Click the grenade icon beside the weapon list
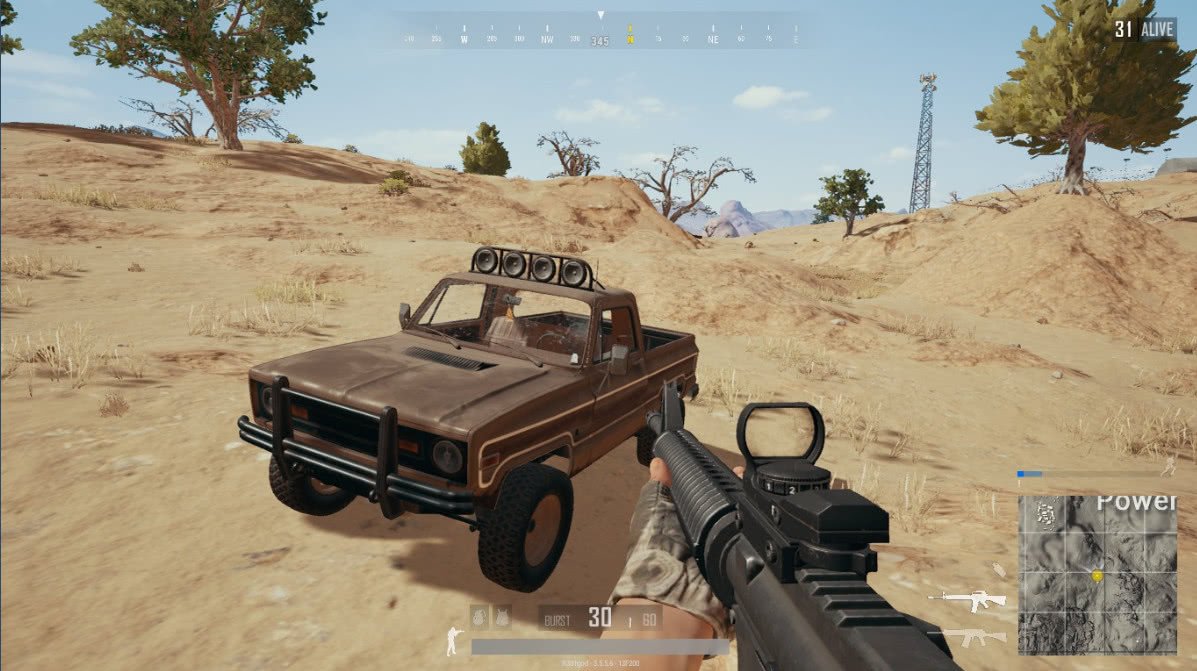The width and height of the screenshot is (1197, 671). point(998,569)
